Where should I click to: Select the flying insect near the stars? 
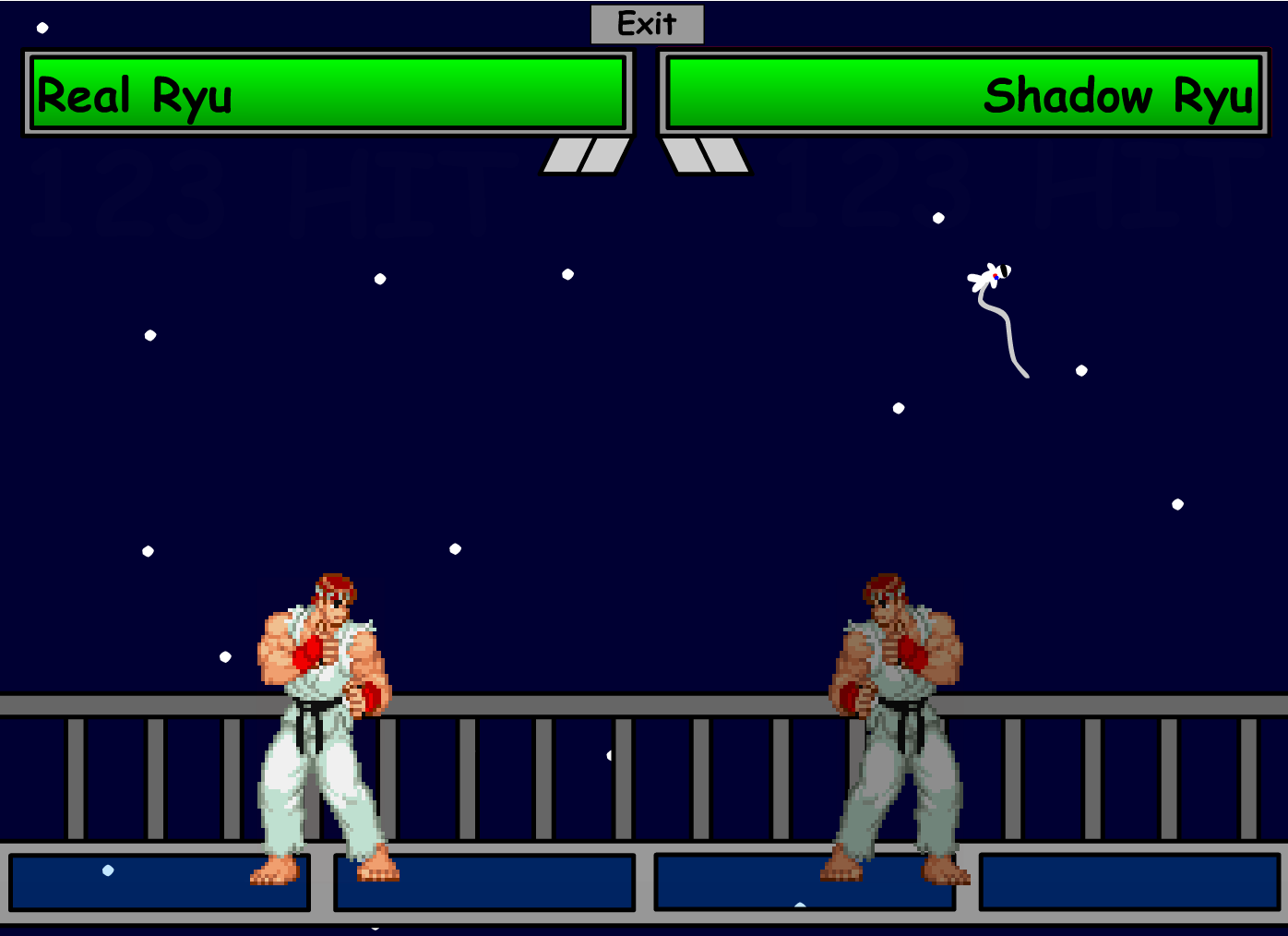tap(989, 275)
